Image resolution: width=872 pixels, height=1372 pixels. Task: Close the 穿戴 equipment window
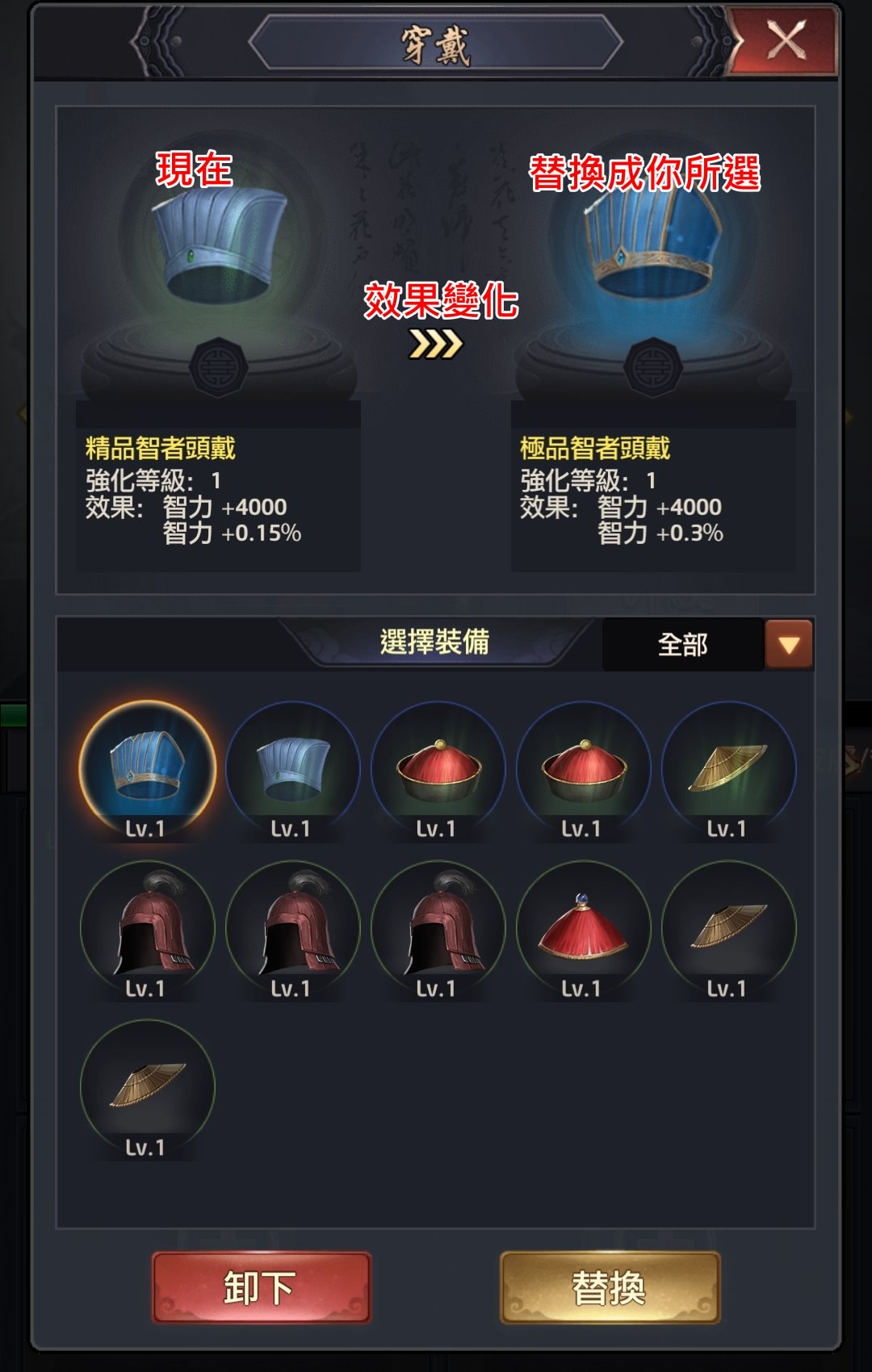click(785, 40)
